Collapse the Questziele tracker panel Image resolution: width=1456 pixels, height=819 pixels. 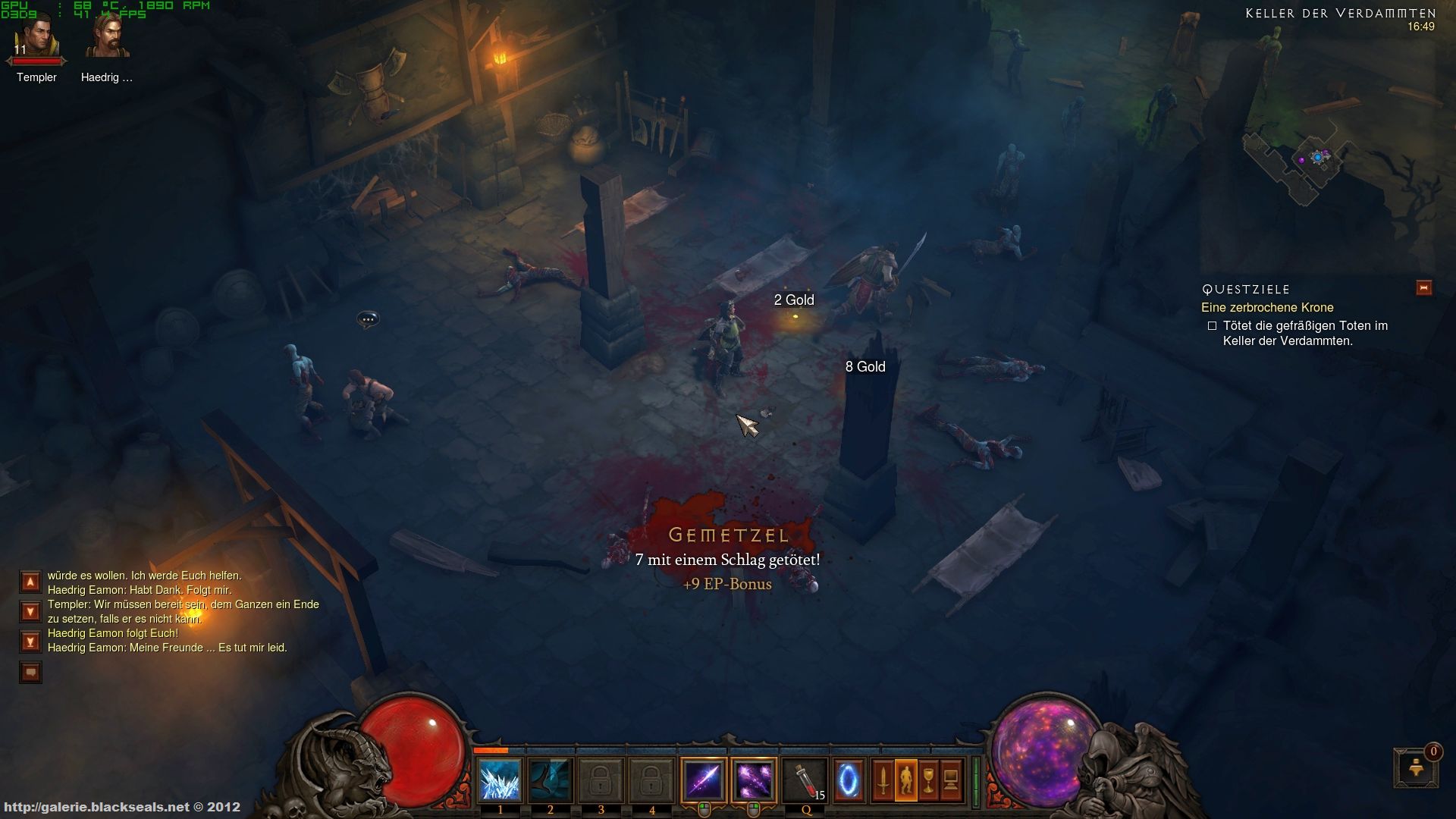click(1423, 288)
